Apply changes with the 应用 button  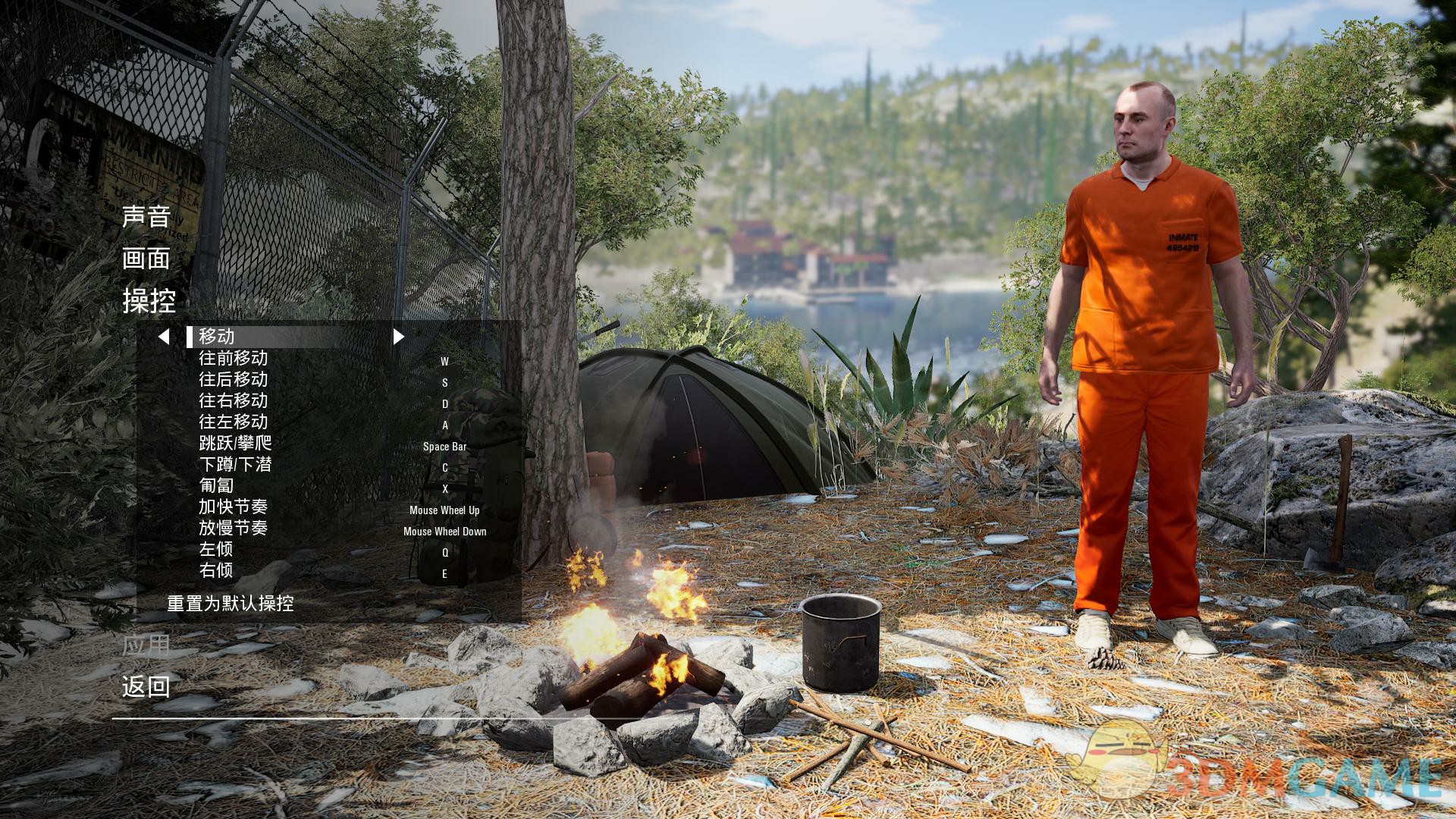tap(146, 645)
